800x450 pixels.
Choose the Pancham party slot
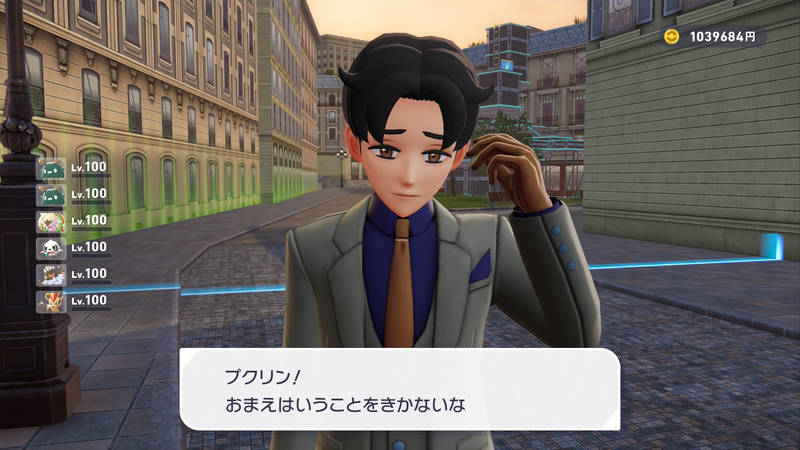point(51,247)
